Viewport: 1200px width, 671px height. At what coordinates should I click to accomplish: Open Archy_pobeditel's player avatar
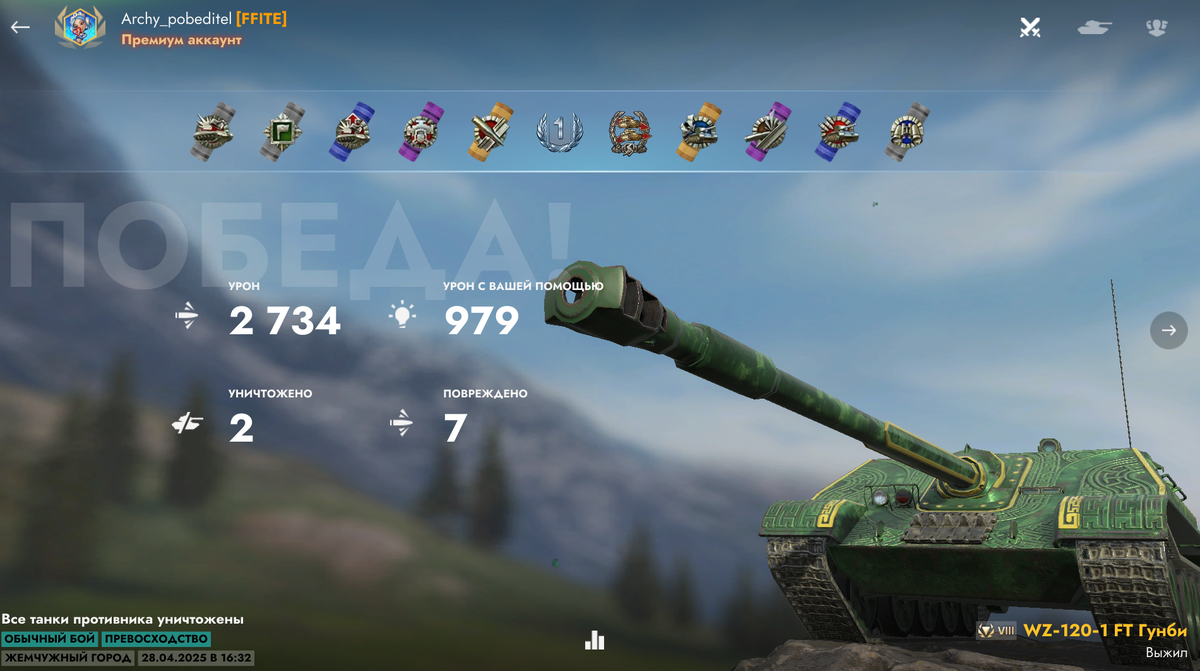point(79,27)
